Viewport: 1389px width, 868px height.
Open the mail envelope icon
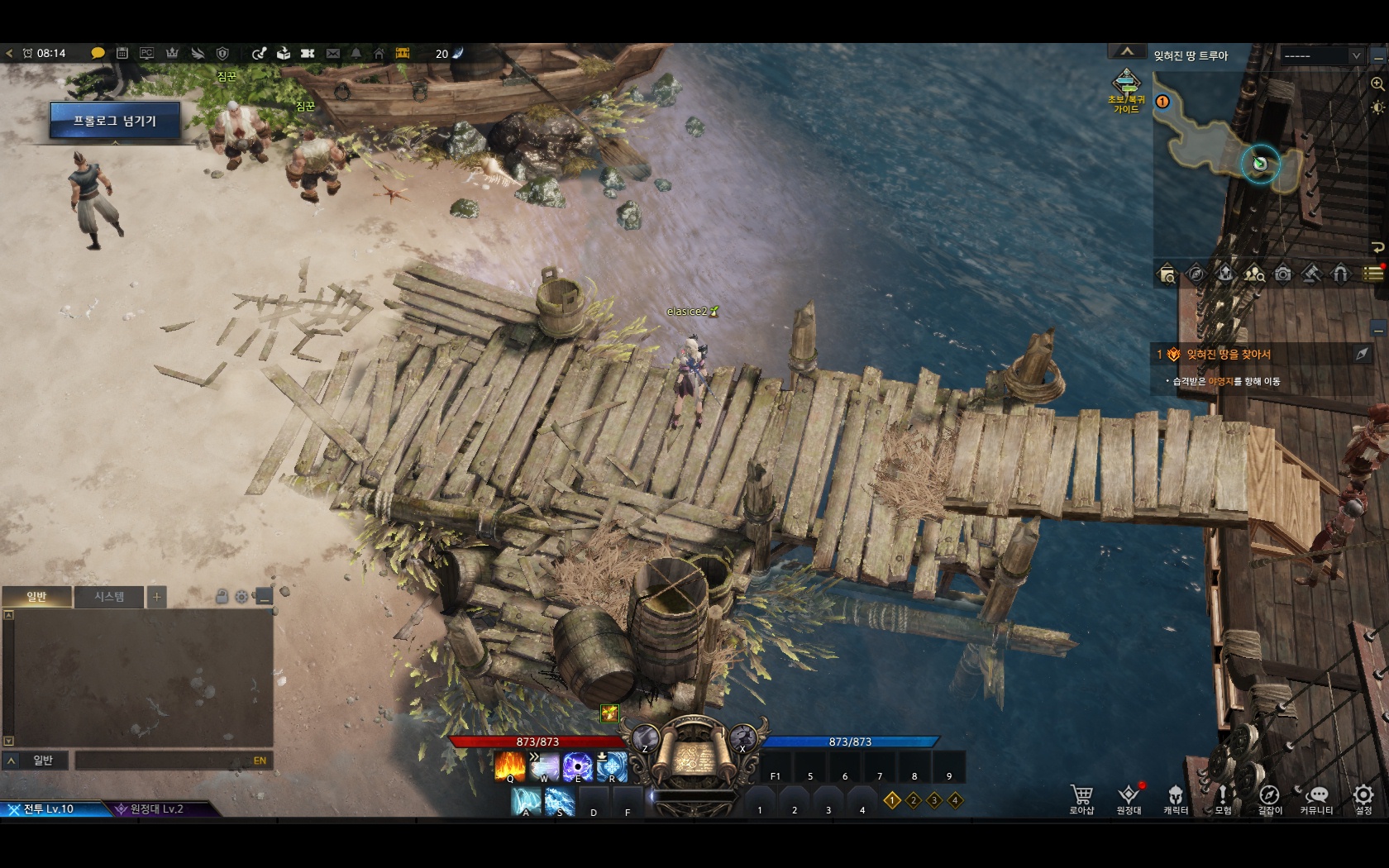(x=332, y=54)
